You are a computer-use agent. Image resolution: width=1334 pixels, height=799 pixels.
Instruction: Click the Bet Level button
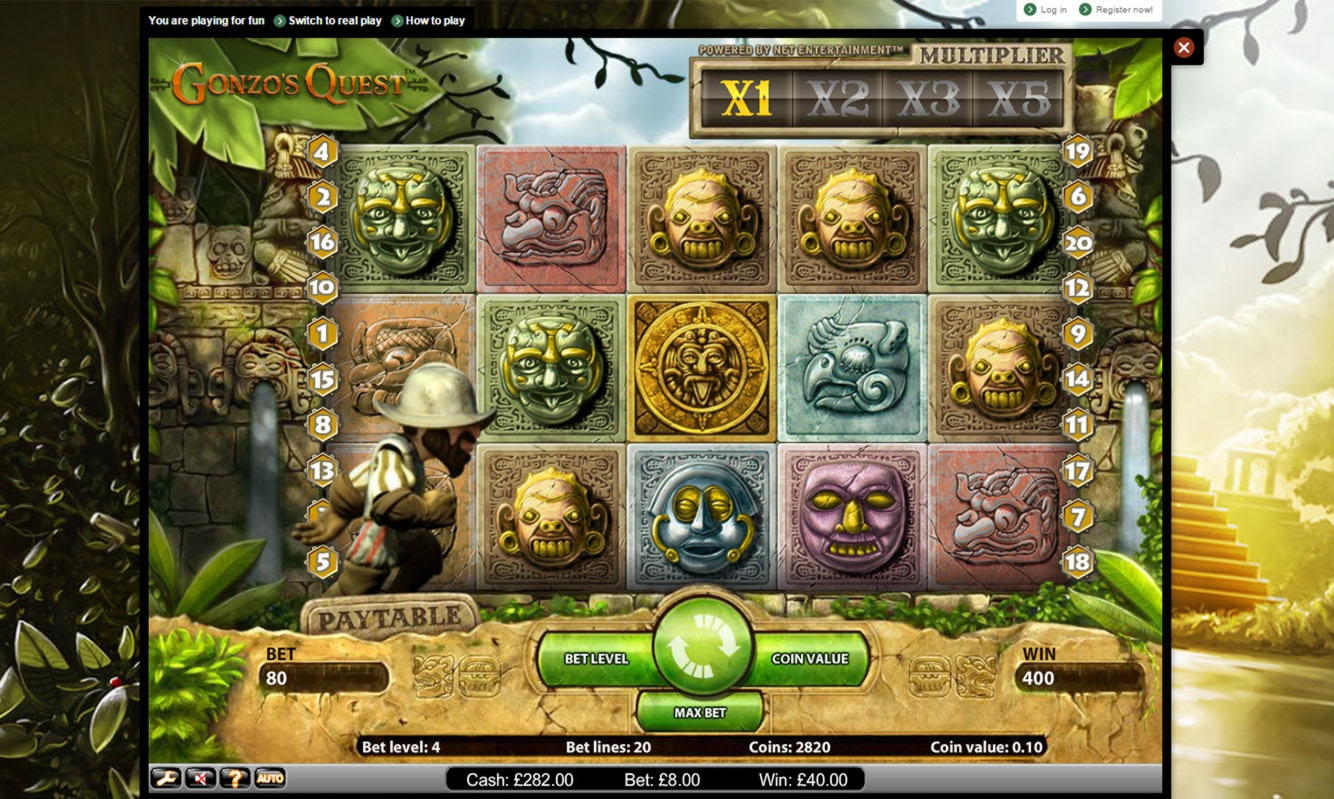(595, 659)
